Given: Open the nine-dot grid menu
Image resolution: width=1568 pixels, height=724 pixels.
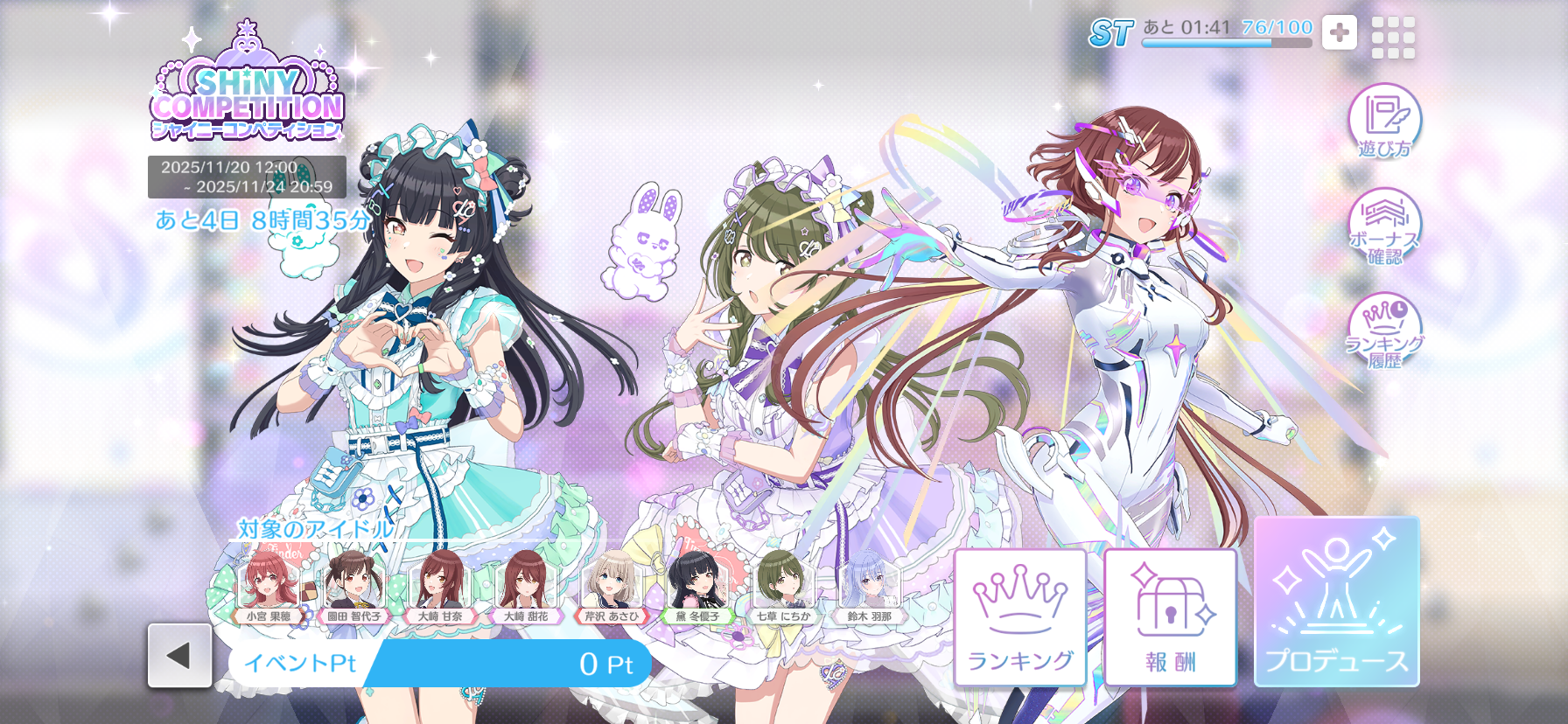Looking at the screenshot, I should (x=1393, y=38).
